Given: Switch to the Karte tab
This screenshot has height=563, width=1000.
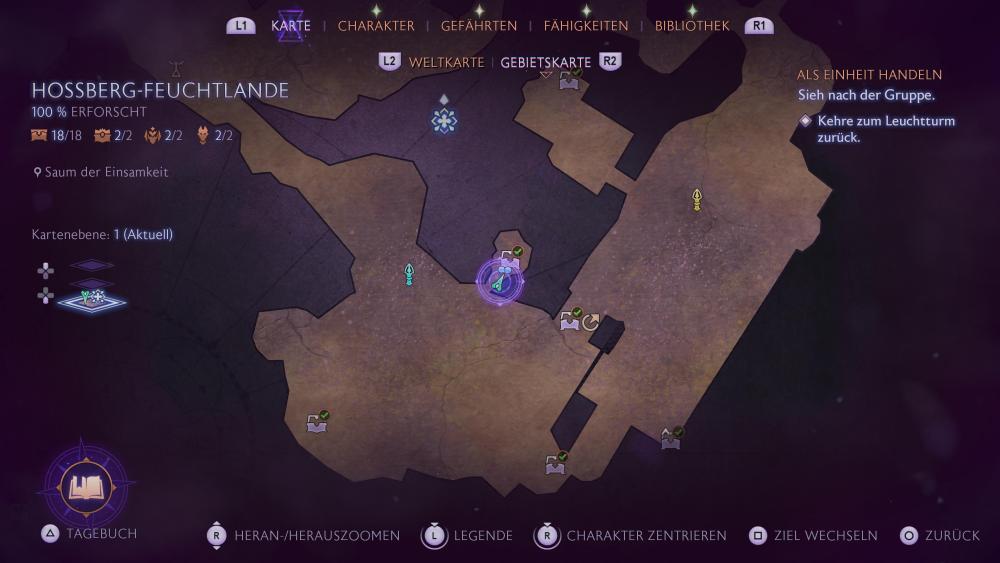Looking at the screenshot, I should (x=291, y=26).
